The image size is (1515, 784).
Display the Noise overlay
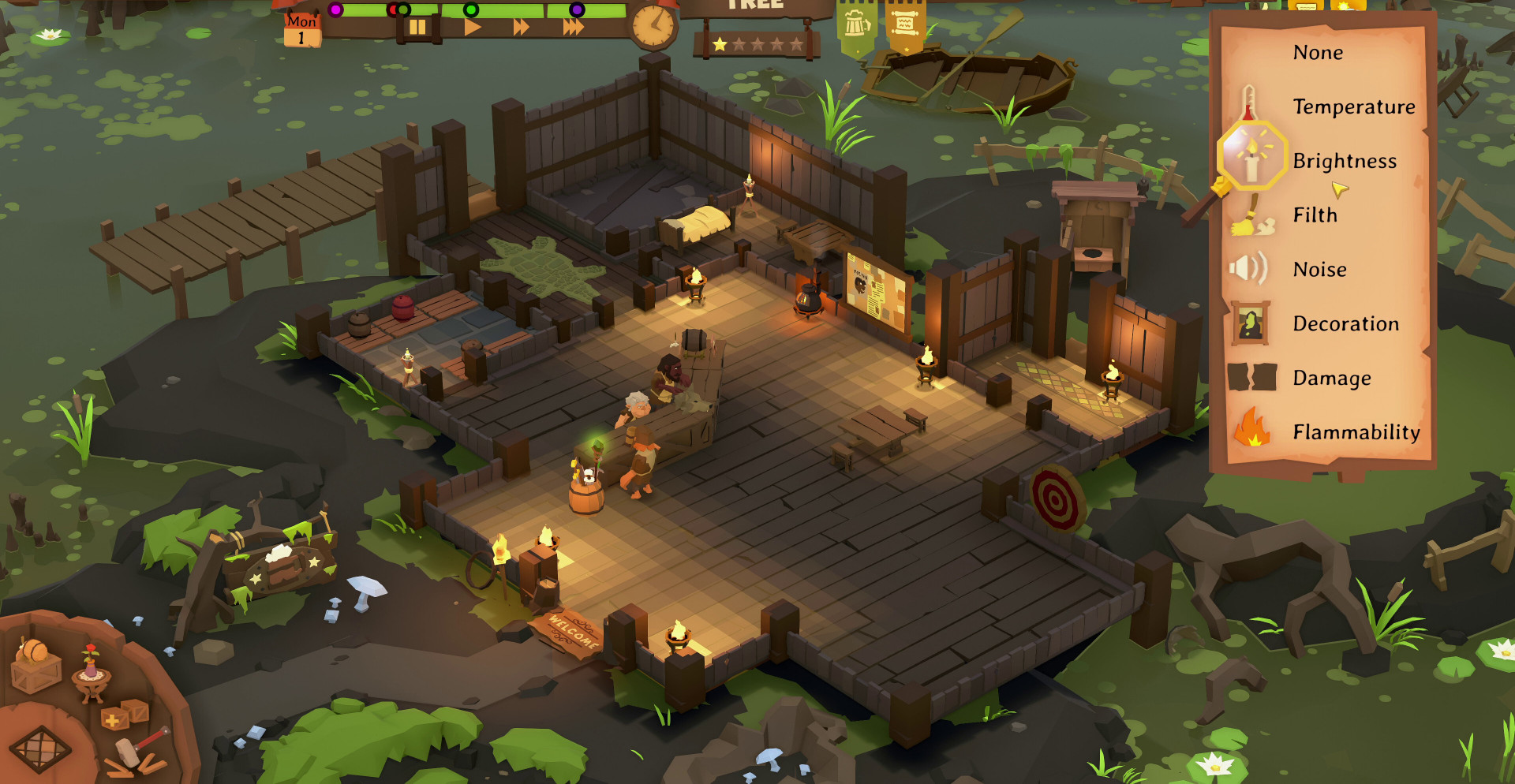(x=1319, y=270)
